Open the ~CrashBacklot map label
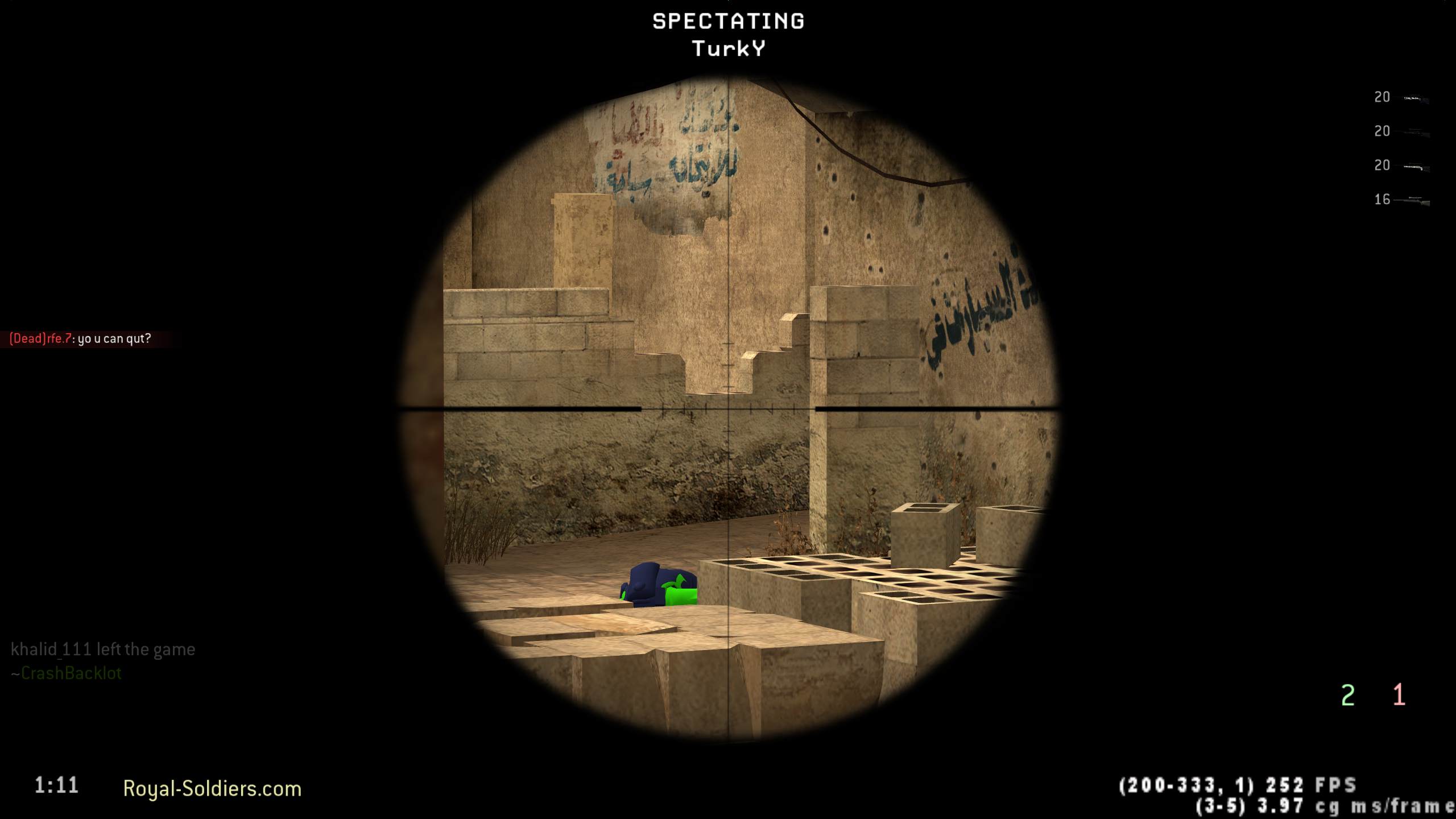 pos(65,673)
